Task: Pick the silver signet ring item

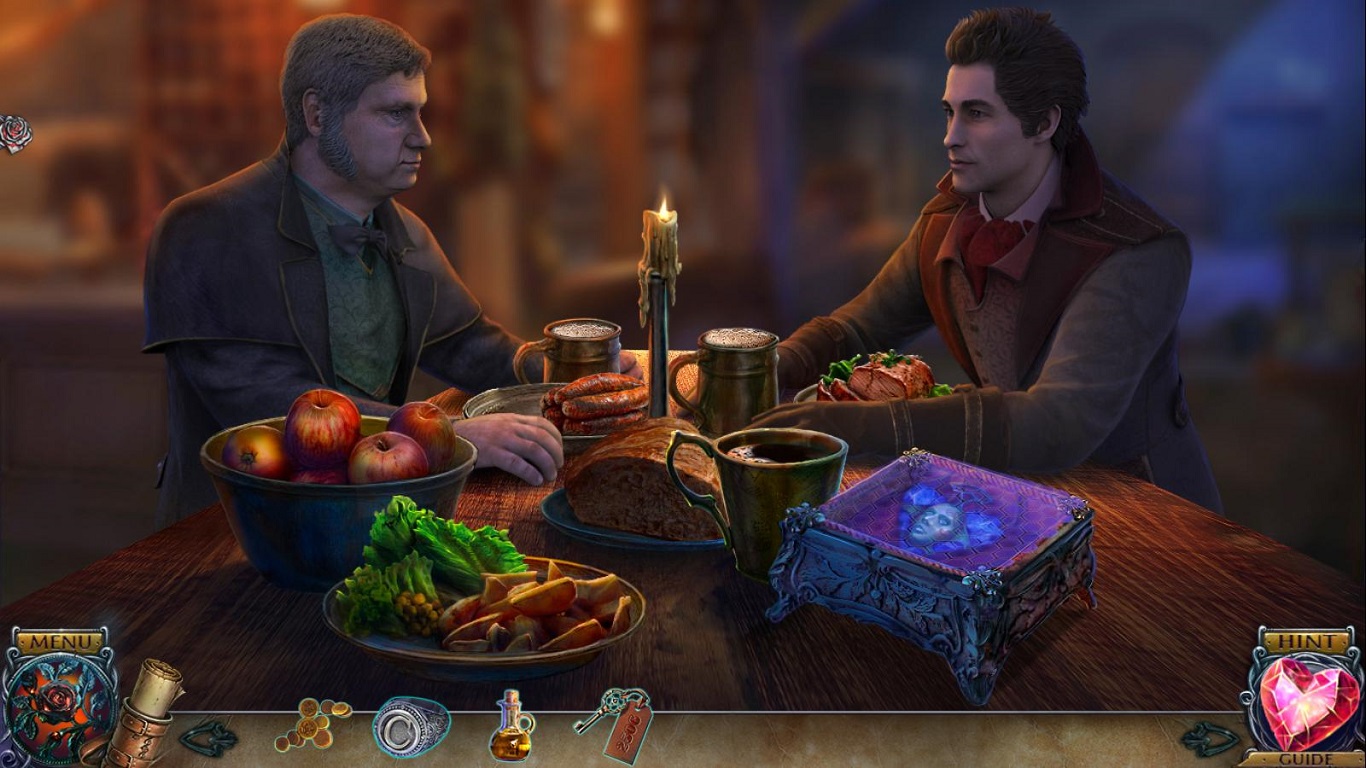Action: click(x=410, y=726)
